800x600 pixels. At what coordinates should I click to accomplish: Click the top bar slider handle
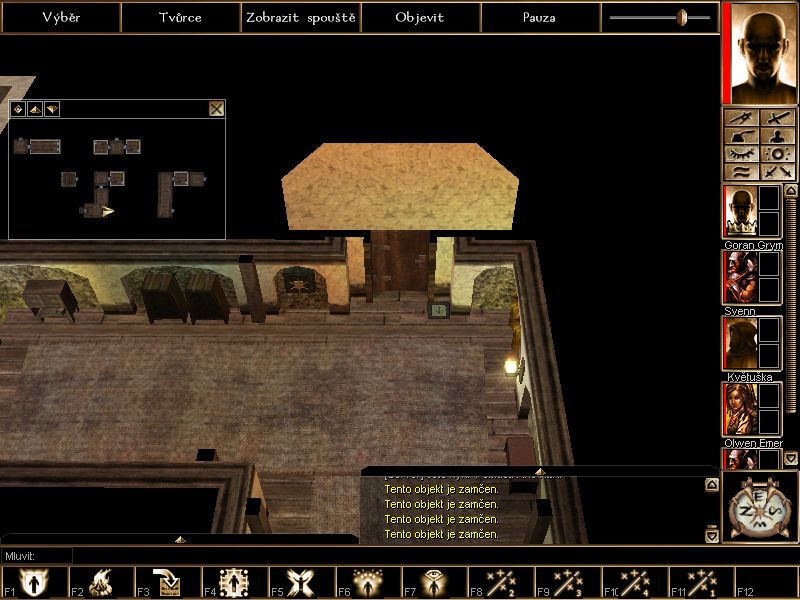682,17
